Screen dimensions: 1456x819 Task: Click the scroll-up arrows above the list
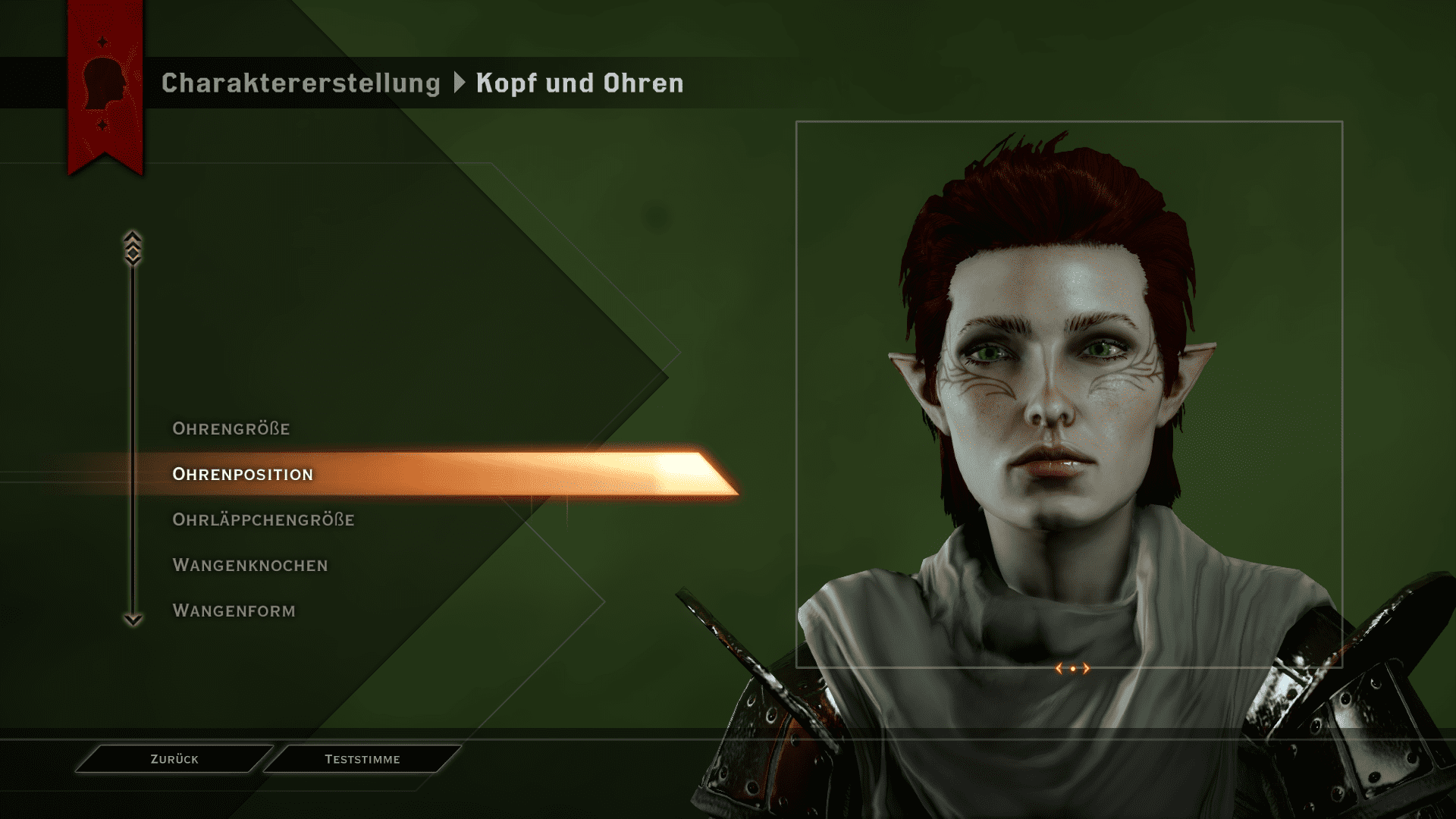pos(133,248)
